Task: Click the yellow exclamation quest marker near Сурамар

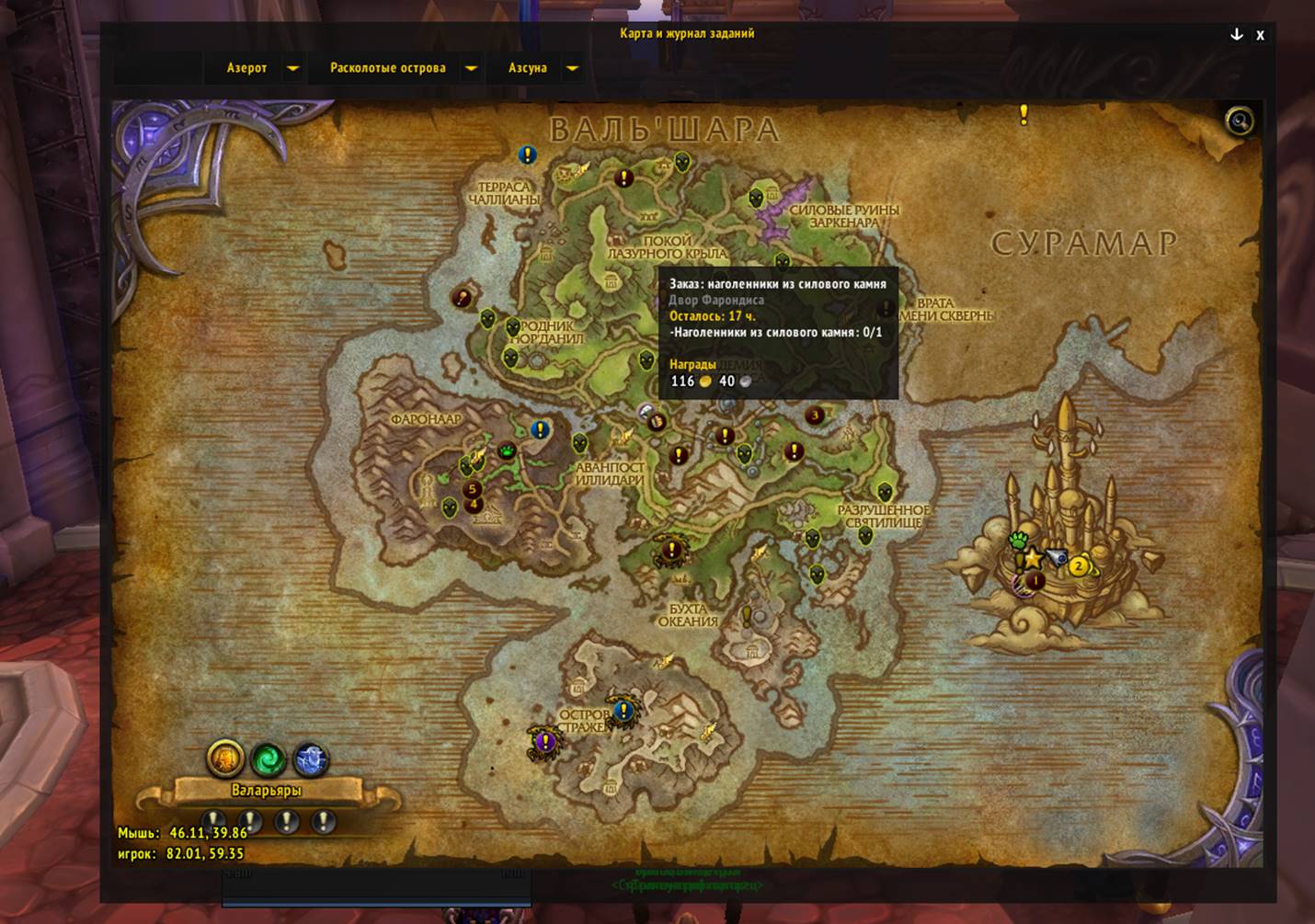Action: point(1023,114)
